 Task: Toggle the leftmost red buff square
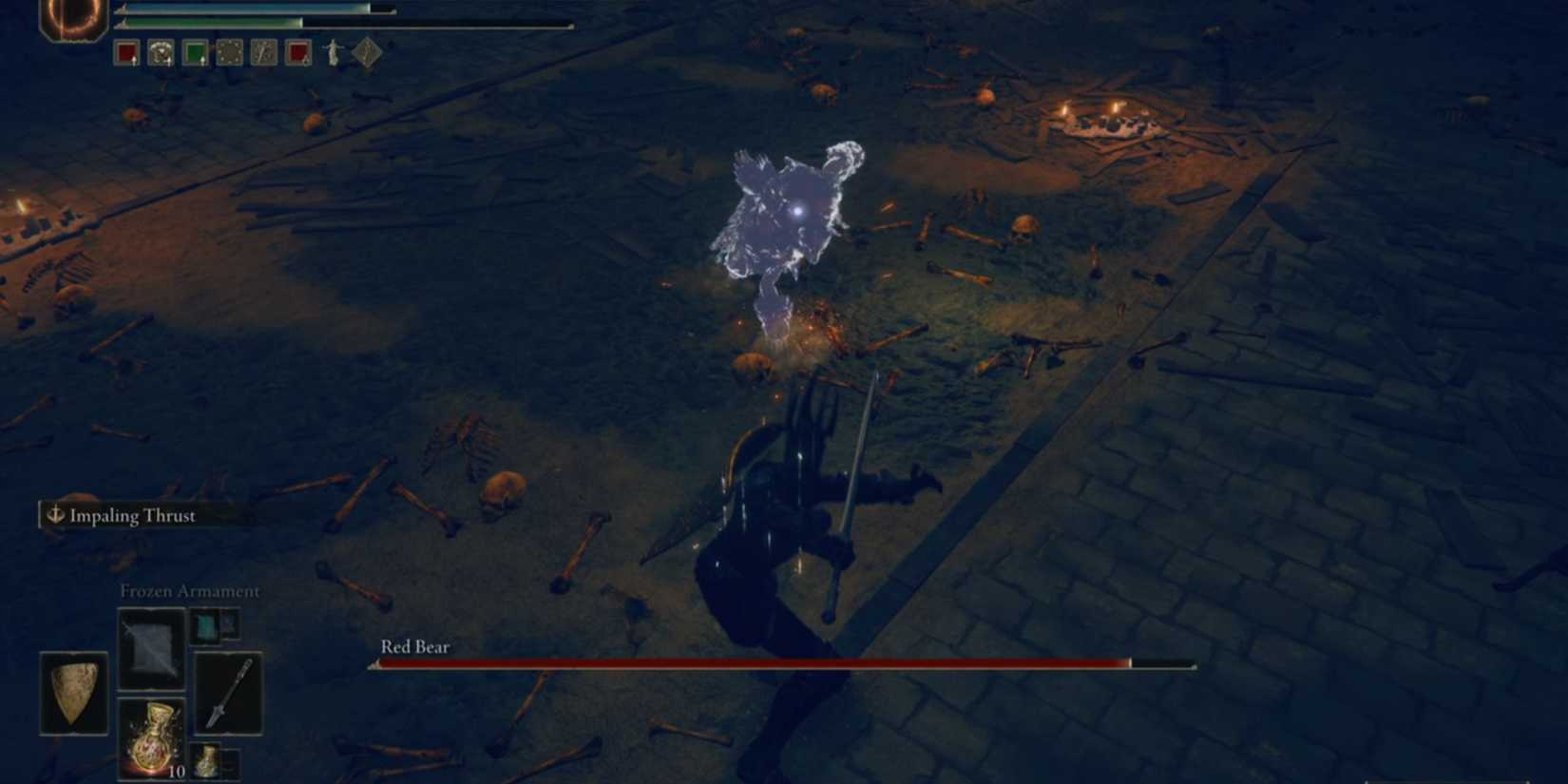[126, 52]
